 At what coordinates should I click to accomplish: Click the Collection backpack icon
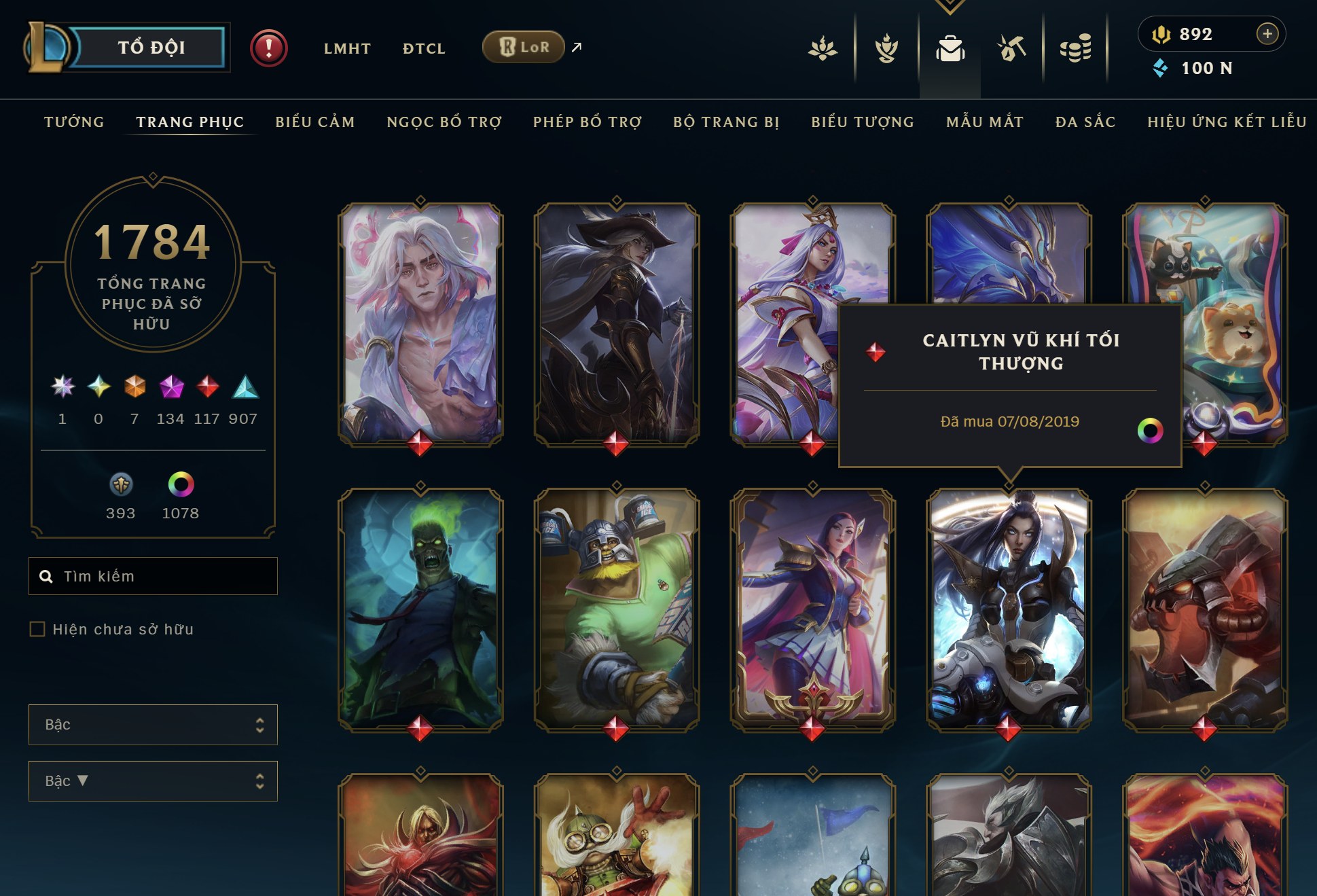pyautogui.click(x=950, y=48)
